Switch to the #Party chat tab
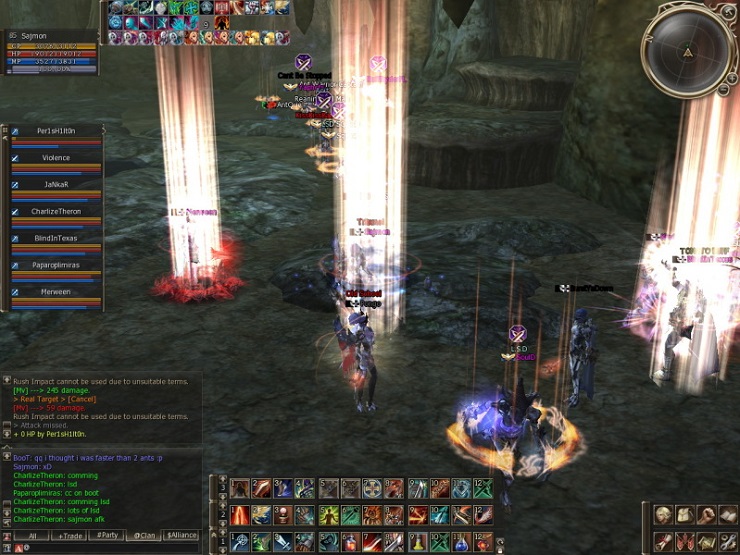The height and width of the screenshot is (555, 740). pos(108,535)
